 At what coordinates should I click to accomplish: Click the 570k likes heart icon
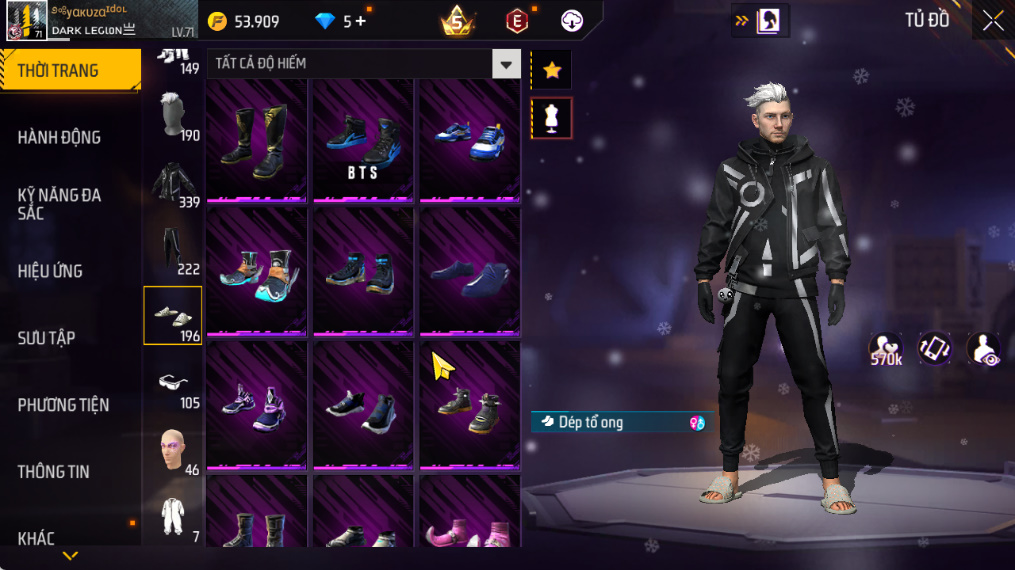click(x=885, y=348)
